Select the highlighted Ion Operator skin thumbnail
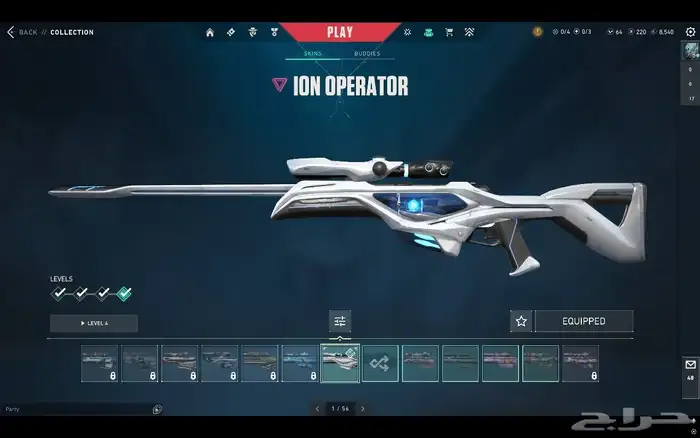Image resolution: width=700 pixels, height=438 pixels. (x=340, y=363)
